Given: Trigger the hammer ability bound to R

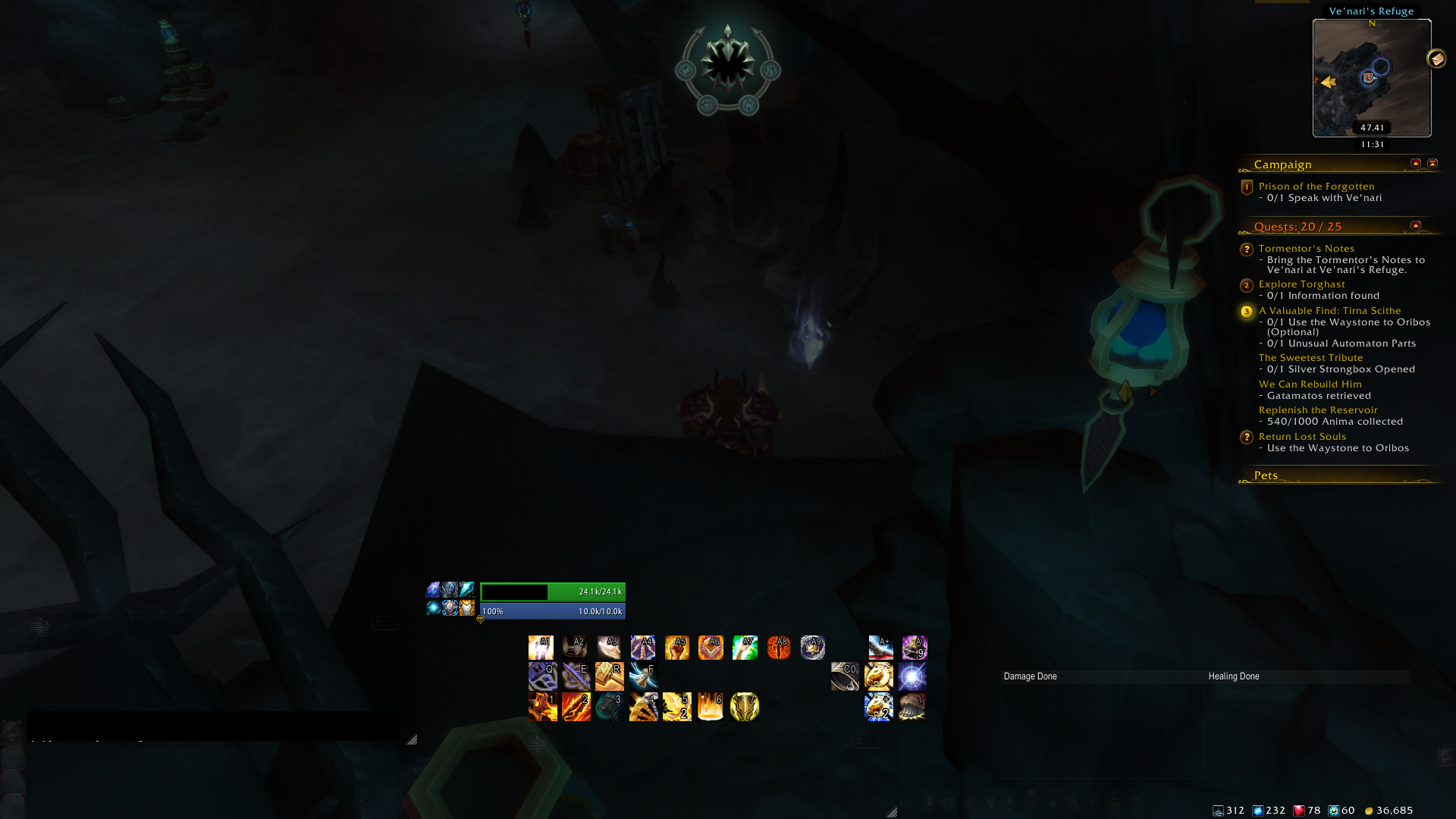Looking at the screenshot, I should pyautogui.click(x=610, y=676).
